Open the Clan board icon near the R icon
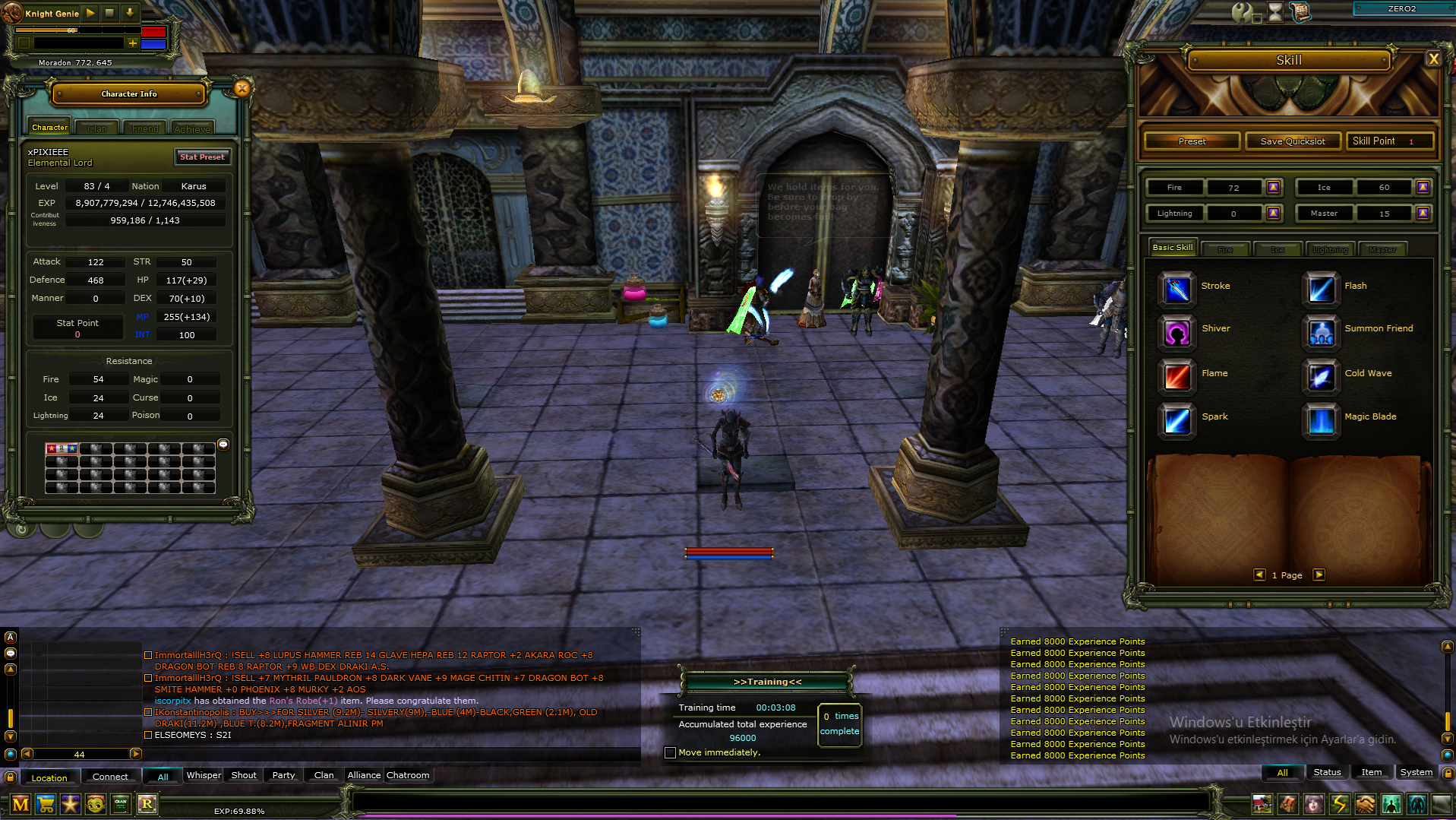 120,804
